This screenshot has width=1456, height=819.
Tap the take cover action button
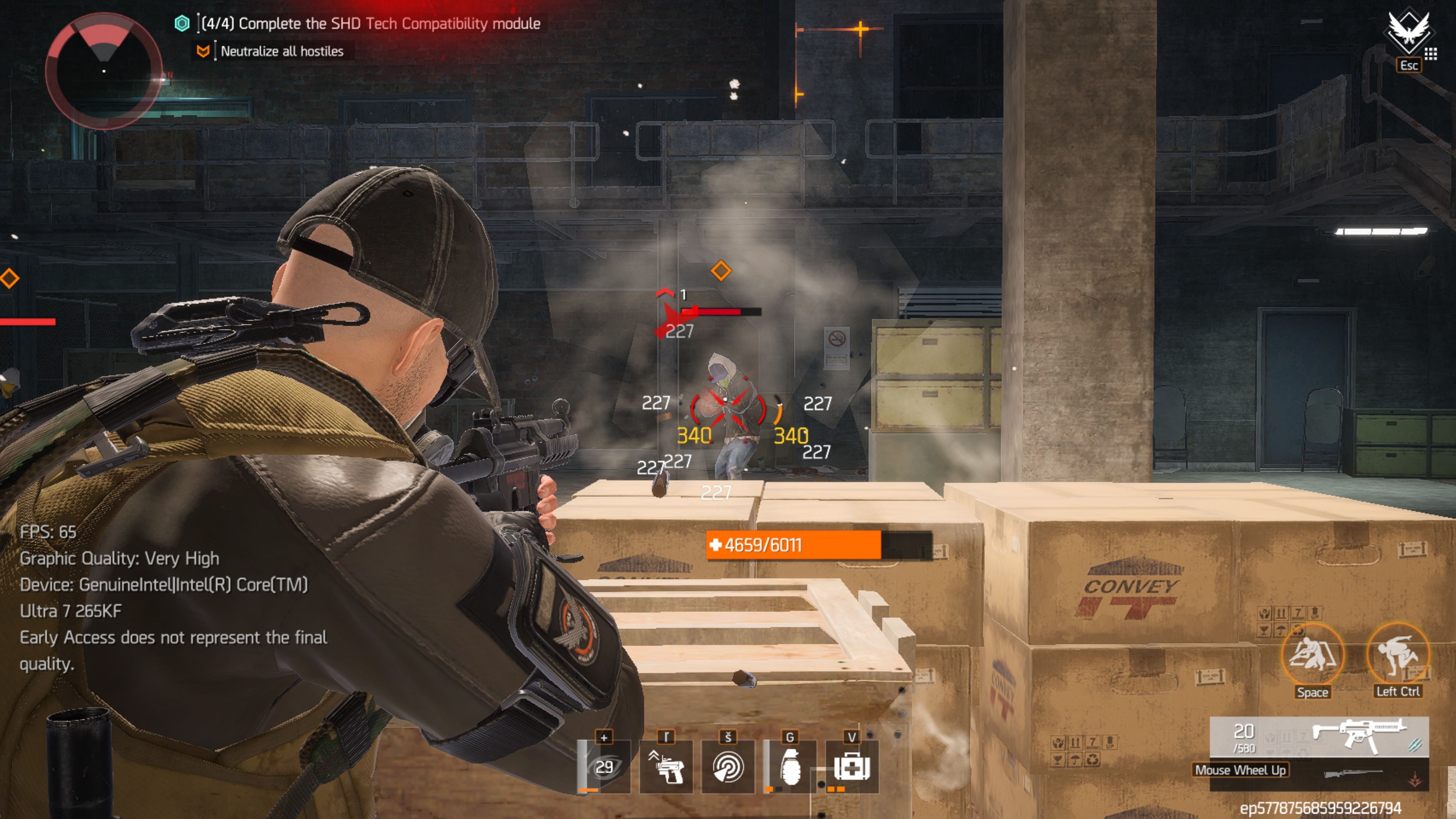click(x=1312, y=654)
